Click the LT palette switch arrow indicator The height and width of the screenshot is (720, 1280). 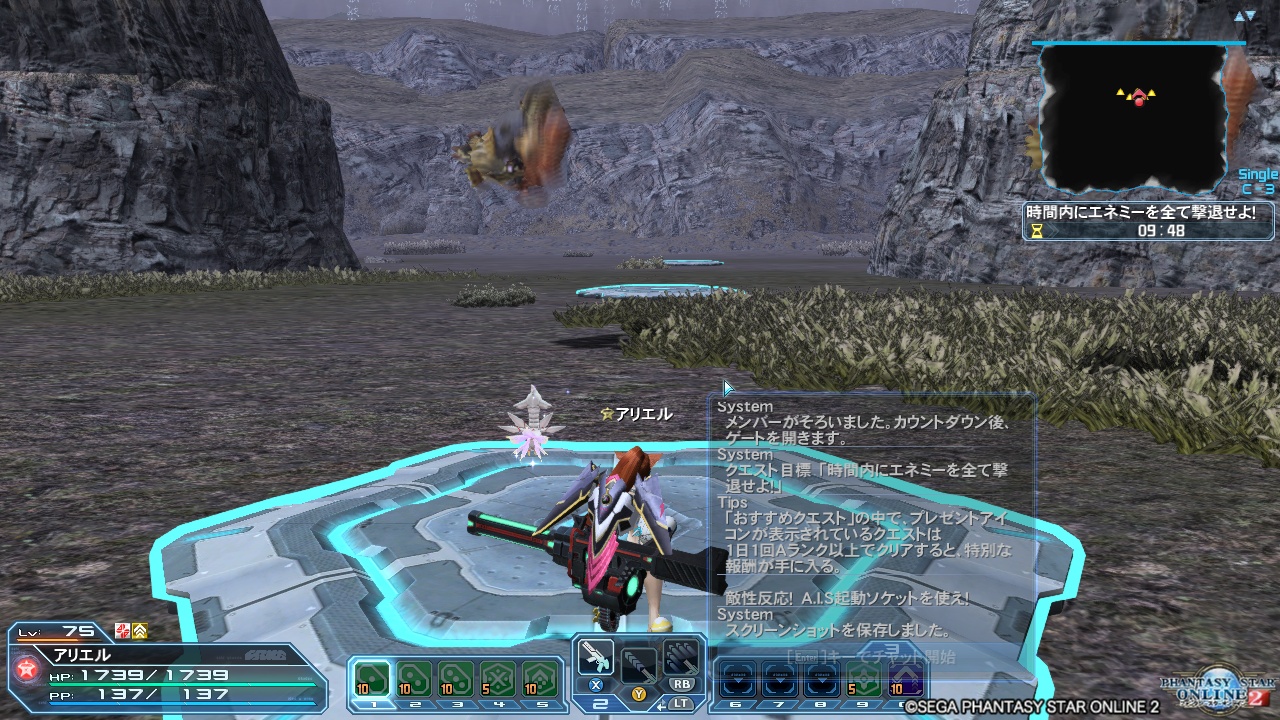coord(661,704)
